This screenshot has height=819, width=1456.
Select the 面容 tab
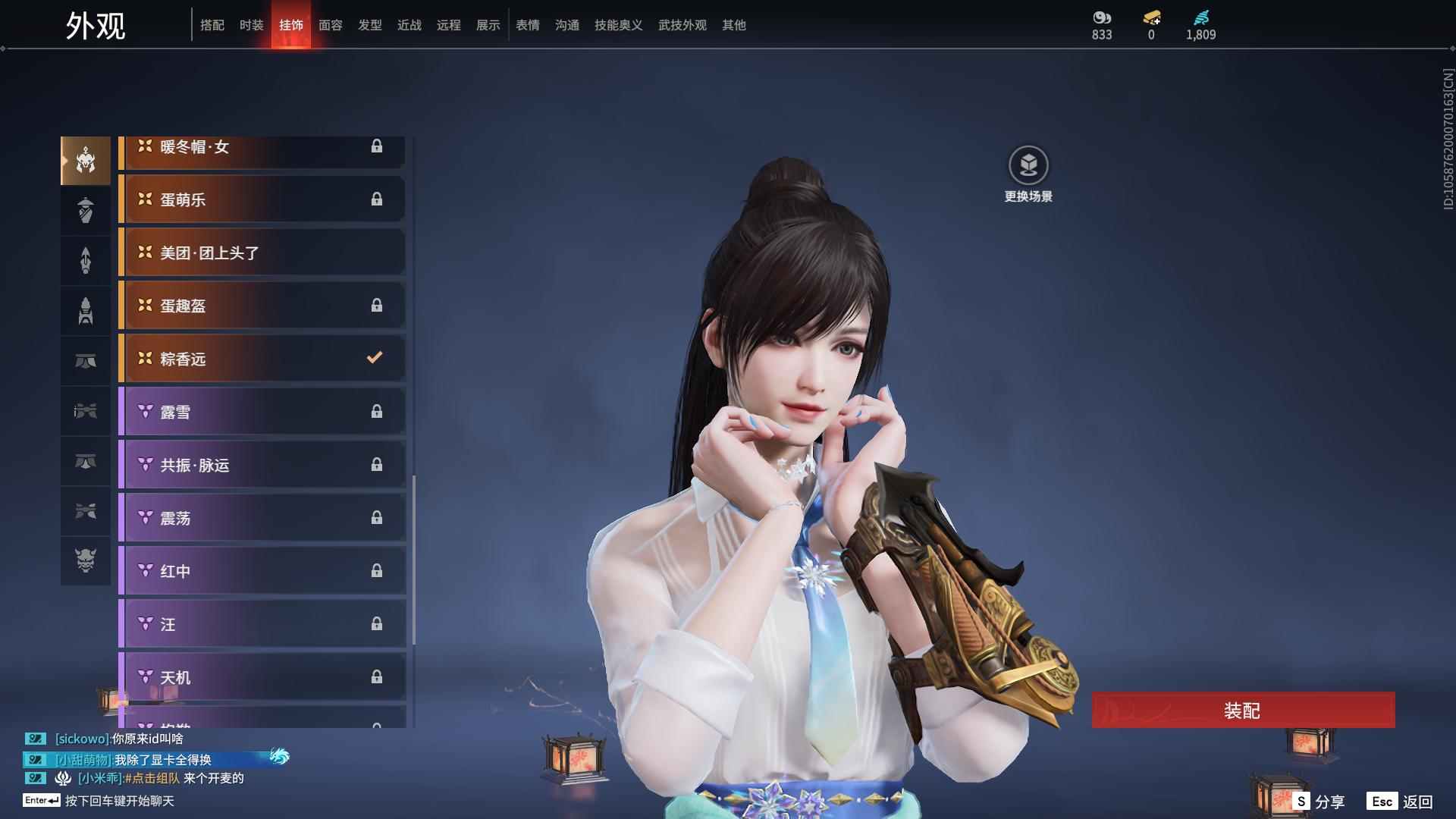pyautogui.click(x=330, y=25)
